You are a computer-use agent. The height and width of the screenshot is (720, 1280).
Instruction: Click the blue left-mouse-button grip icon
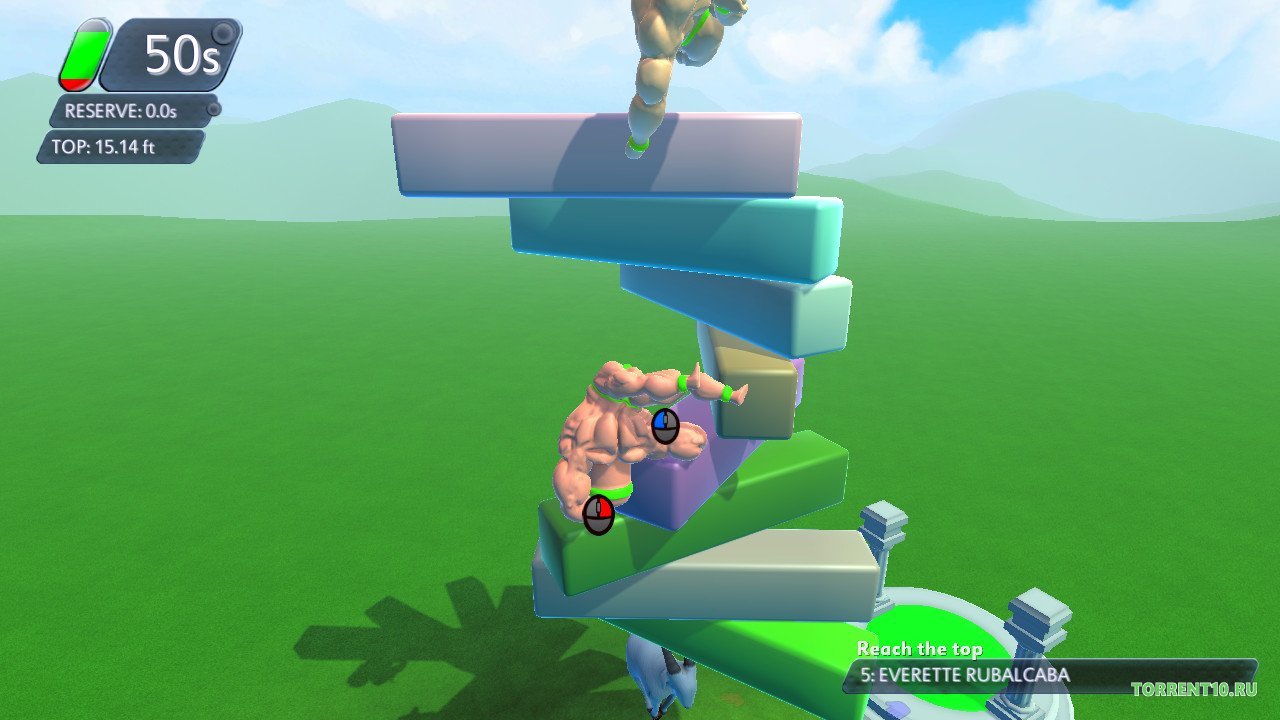[664, 424]
